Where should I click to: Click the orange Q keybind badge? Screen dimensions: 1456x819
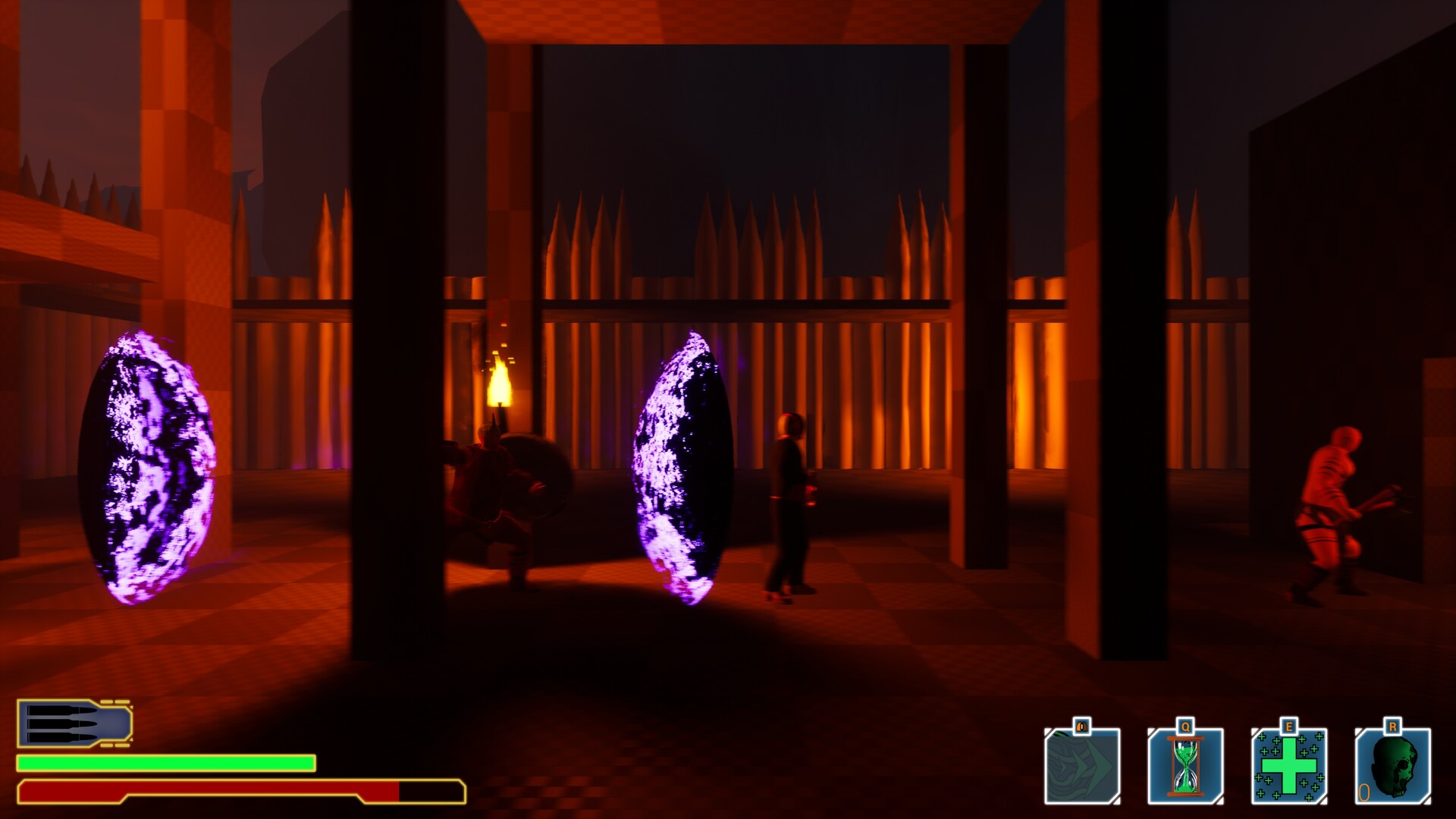tap(1185, 726)
